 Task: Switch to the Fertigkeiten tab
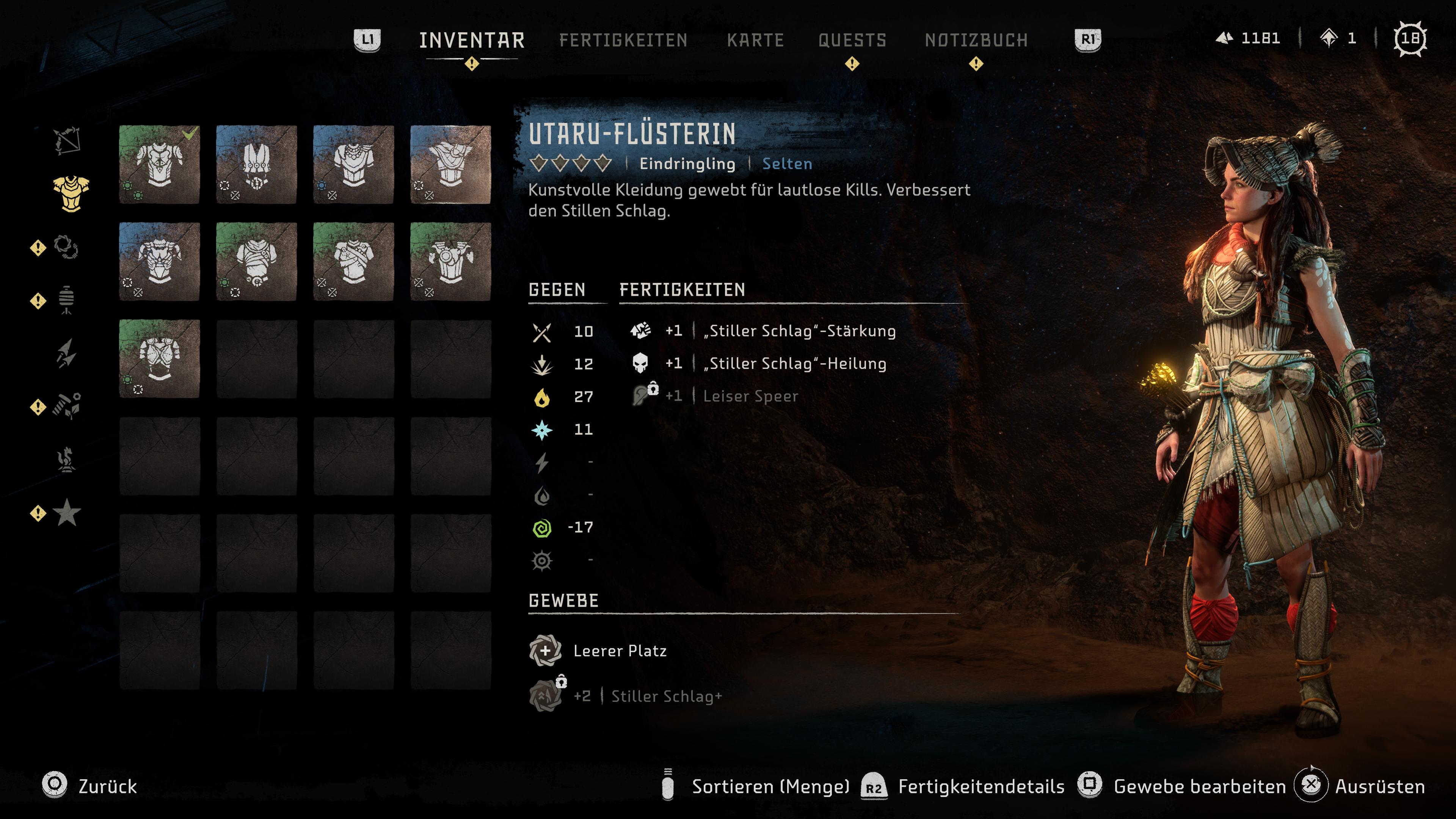point(623,40)
